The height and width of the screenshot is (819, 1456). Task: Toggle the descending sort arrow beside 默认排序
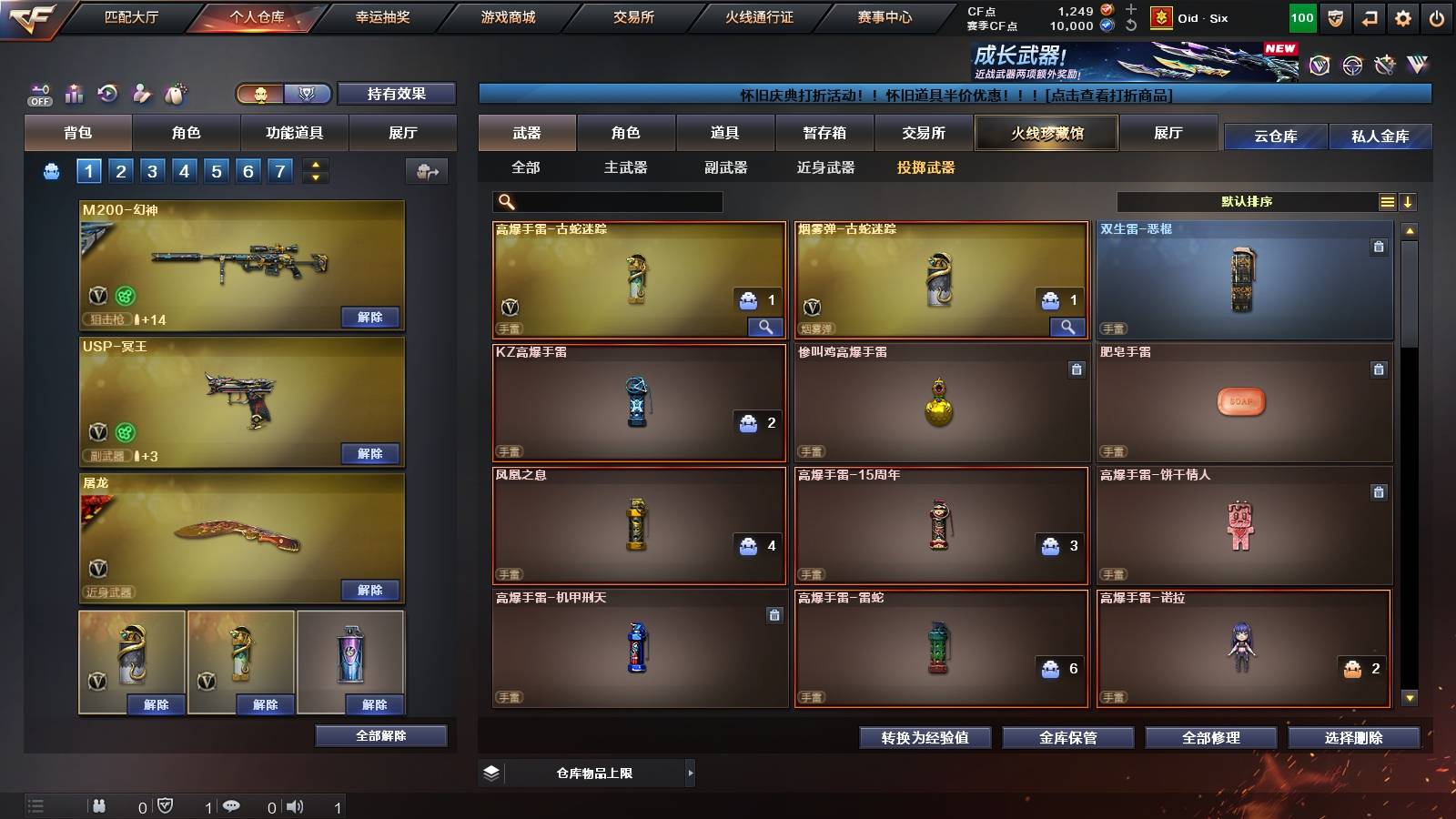pos(1409,202)
